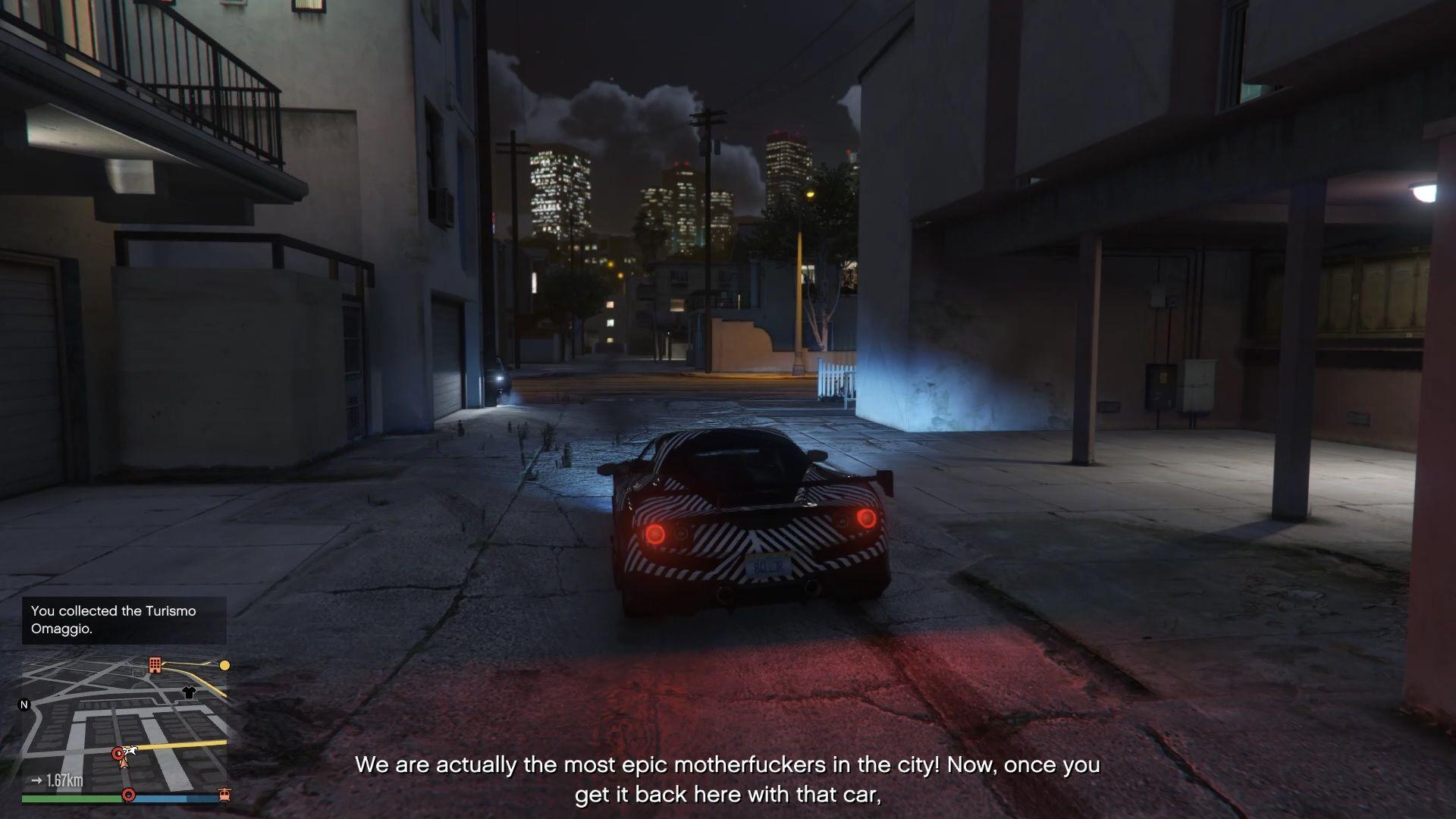
Task: Select the t-shirt clothing store icon on minimap
Action: pos(190,692)
